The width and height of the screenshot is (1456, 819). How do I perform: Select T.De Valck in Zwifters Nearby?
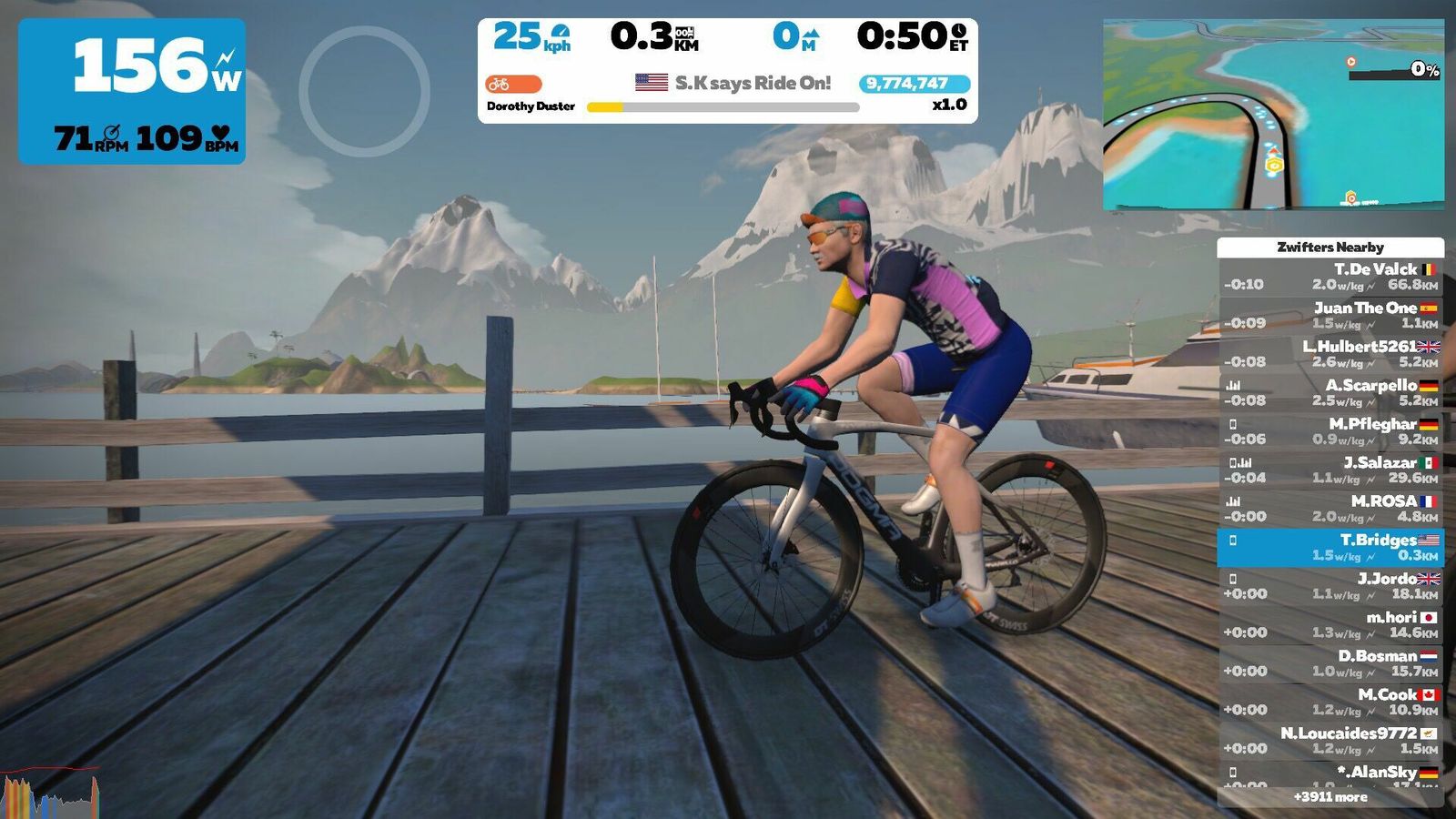[1330, 277]
